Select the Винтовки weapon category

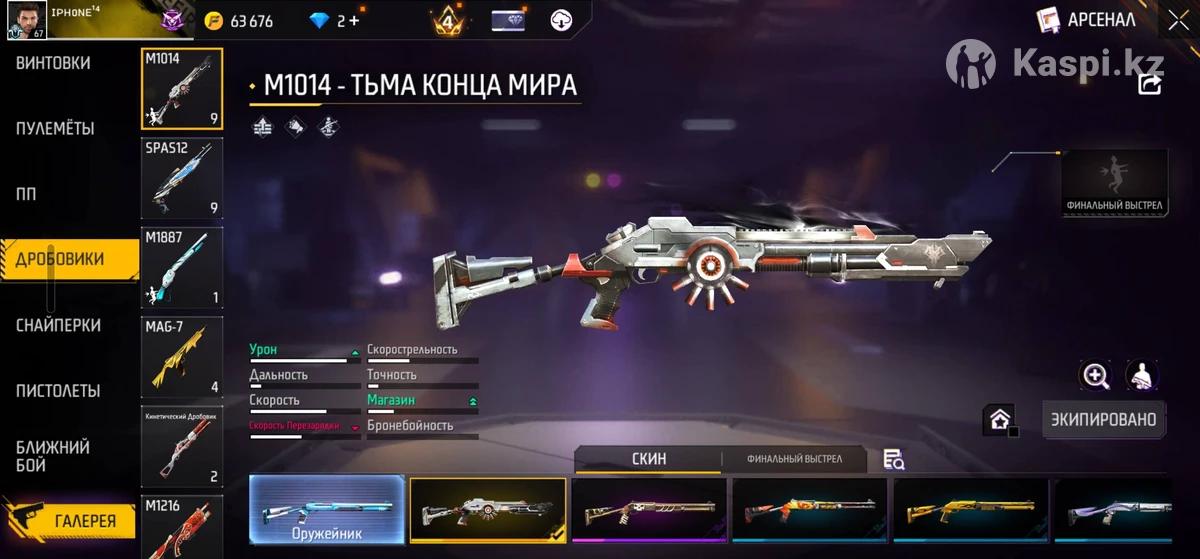[54, 63]
